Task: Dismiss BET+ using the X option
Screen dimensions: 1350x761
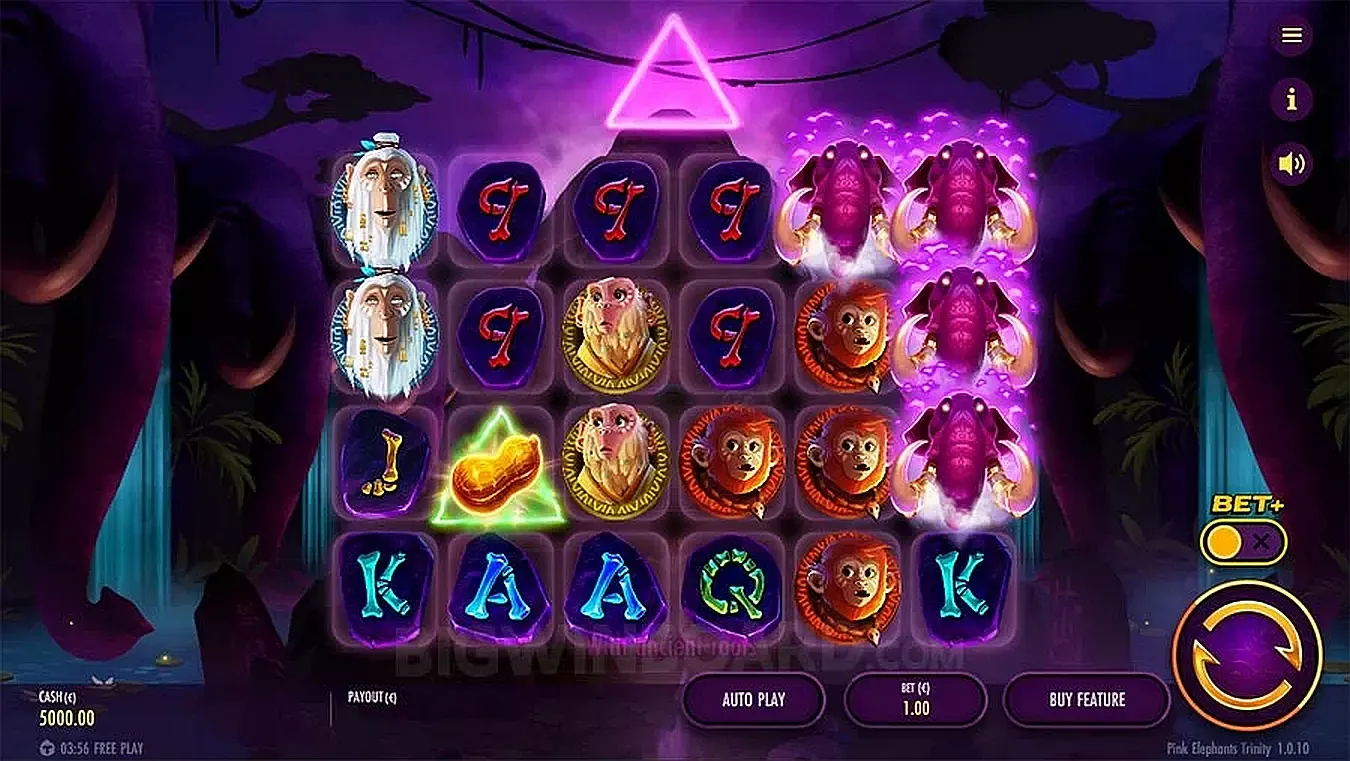Action: tap(1262, 541)
